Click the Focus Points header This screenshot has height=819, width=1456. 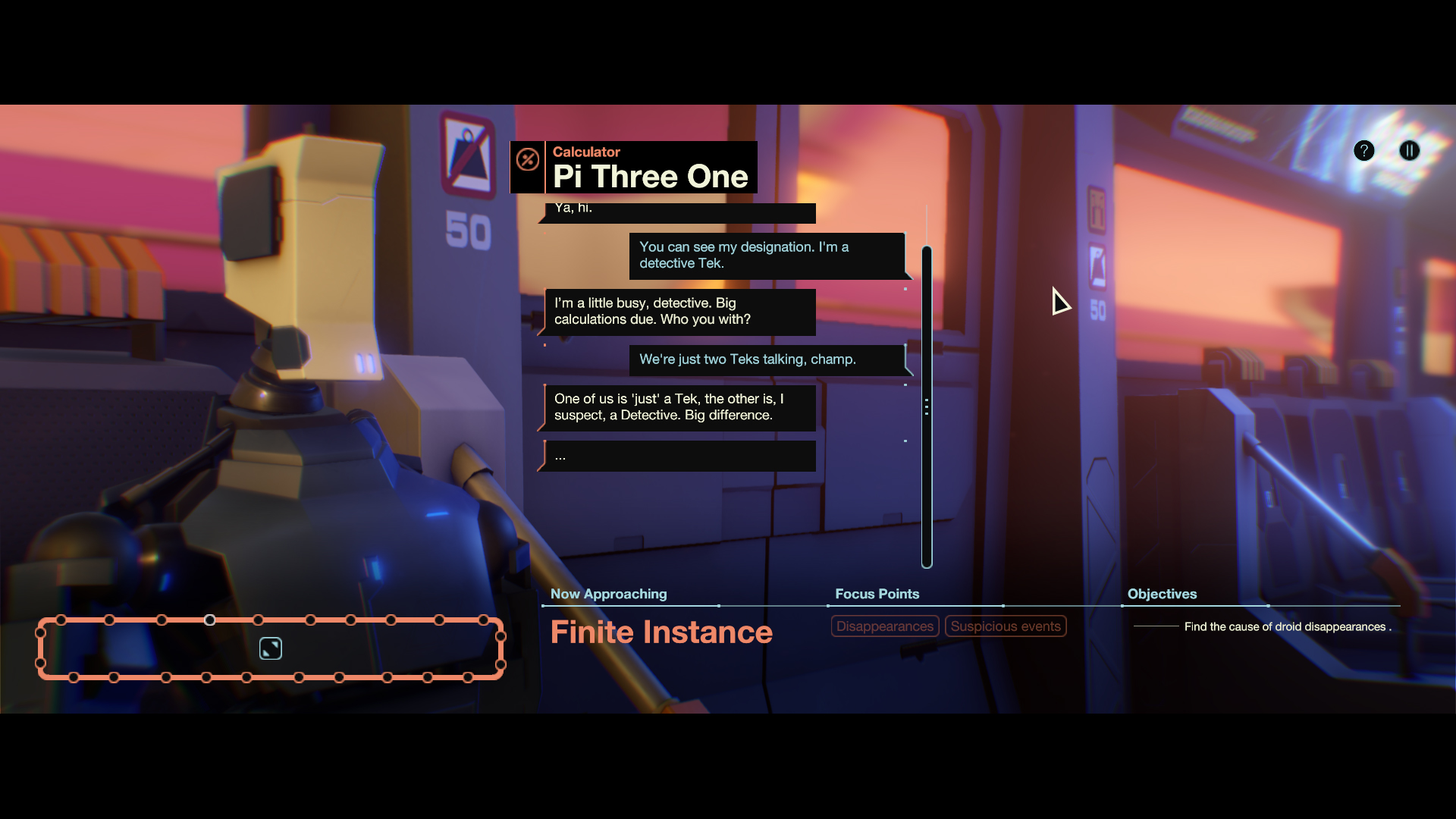pyautogui.click(x=877, y=594)
